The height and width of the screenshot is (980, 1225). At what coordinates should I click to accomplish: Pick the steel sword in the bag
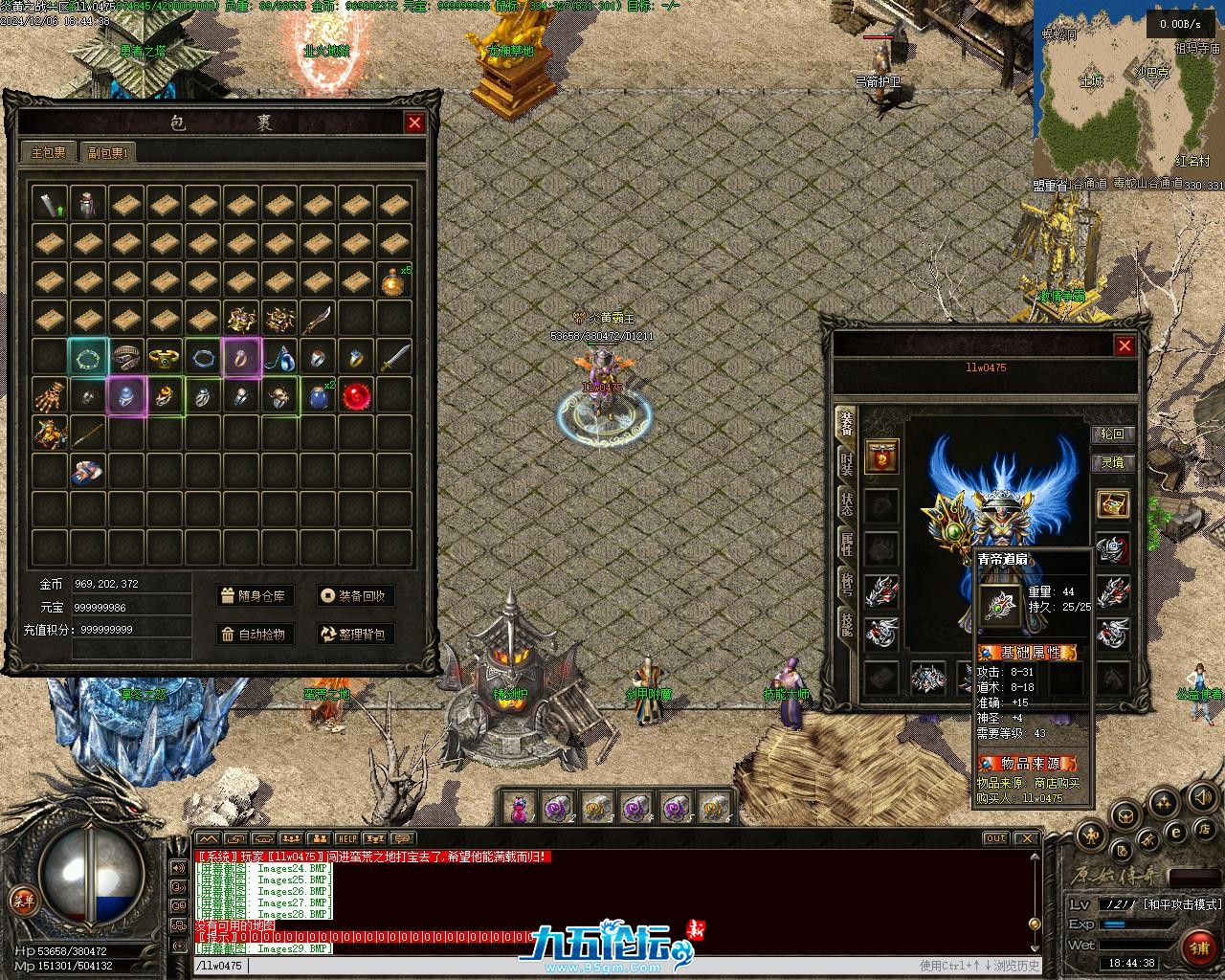pos(394,357)
